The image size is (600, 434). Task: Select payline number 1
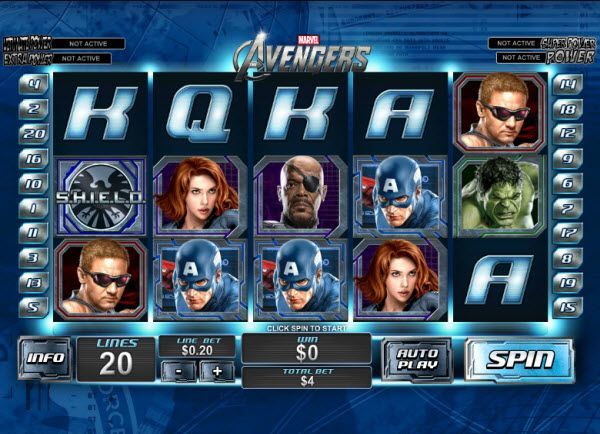click(34, 208)
